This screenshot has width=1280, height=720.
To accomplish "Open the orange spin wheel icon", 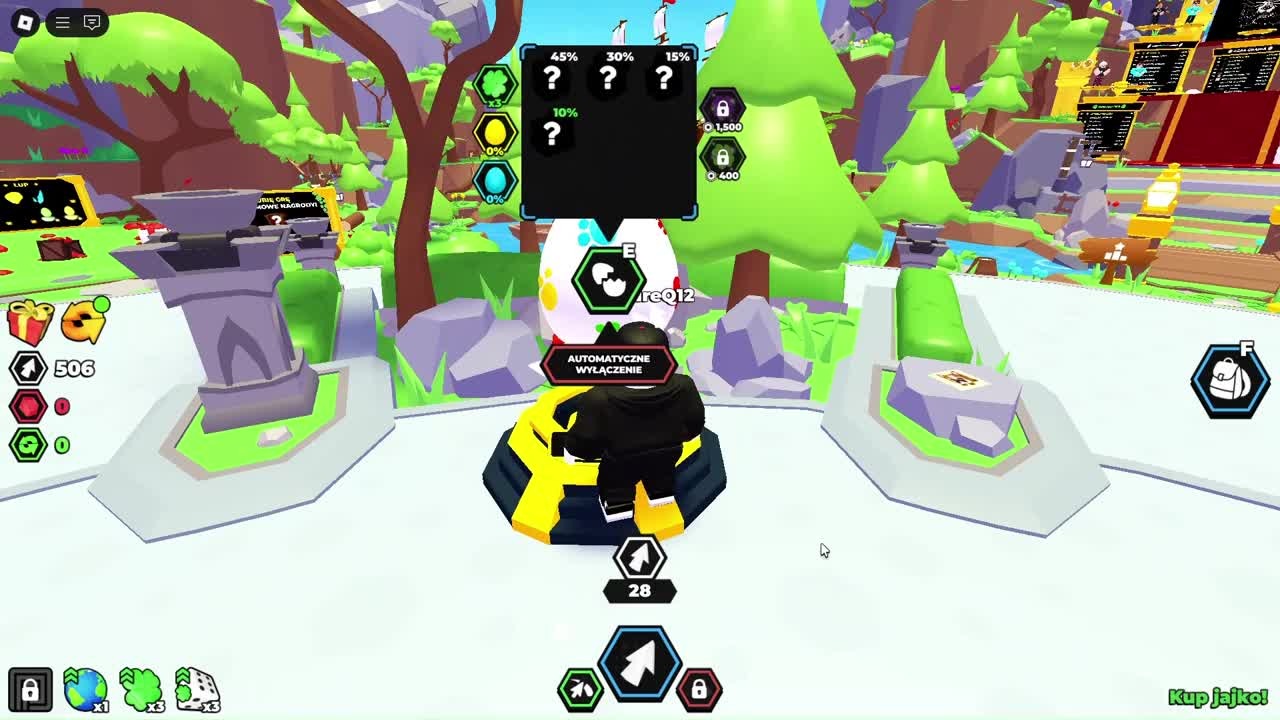I will (84, 321).
